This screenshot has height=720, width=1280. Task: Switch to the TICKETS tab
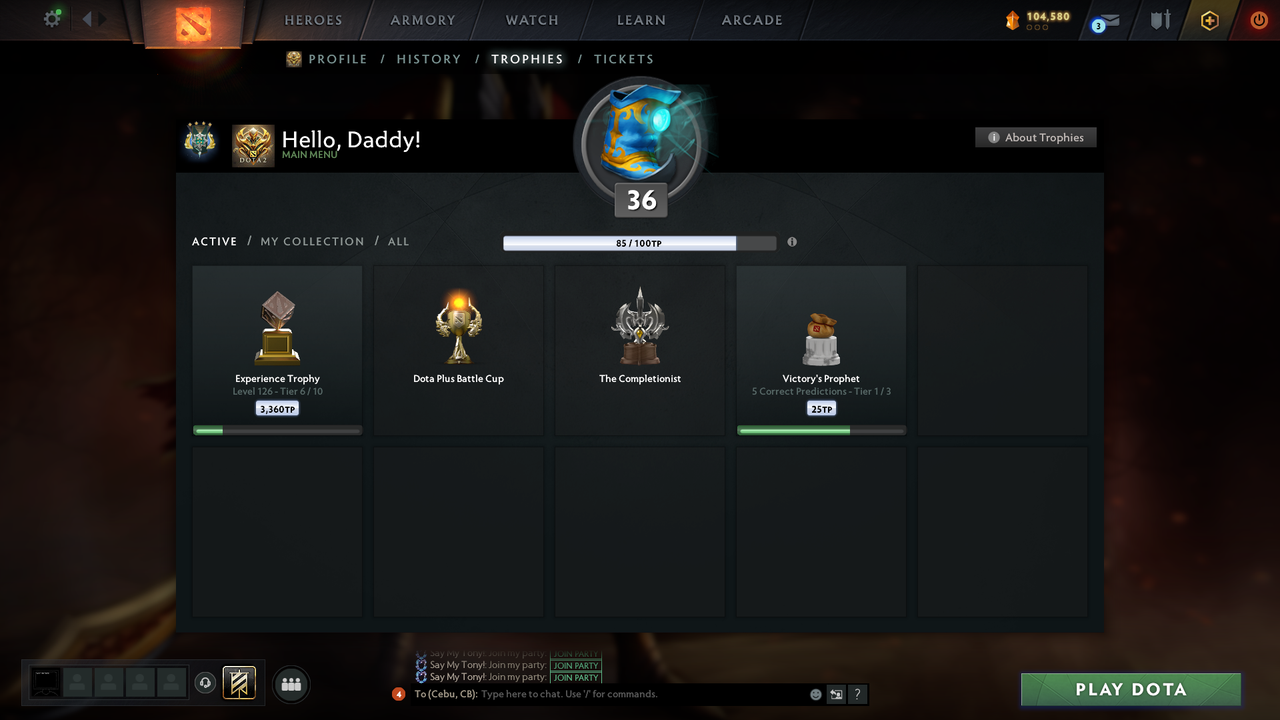click(x=624, y=59)
